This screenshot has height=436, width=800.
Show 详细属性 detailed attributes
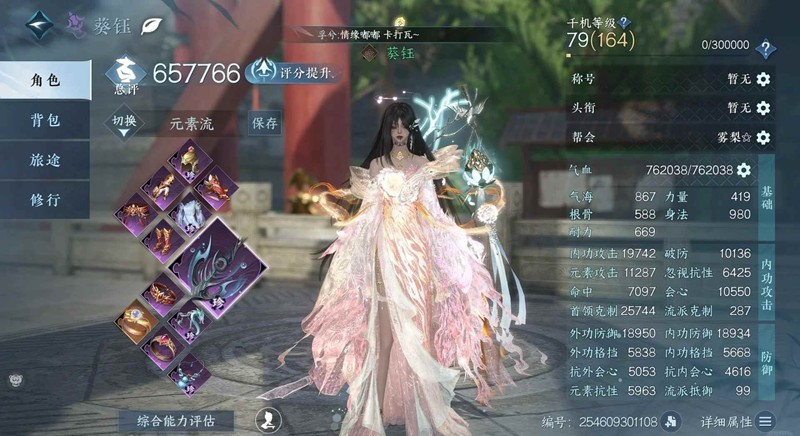pos(736,421)
